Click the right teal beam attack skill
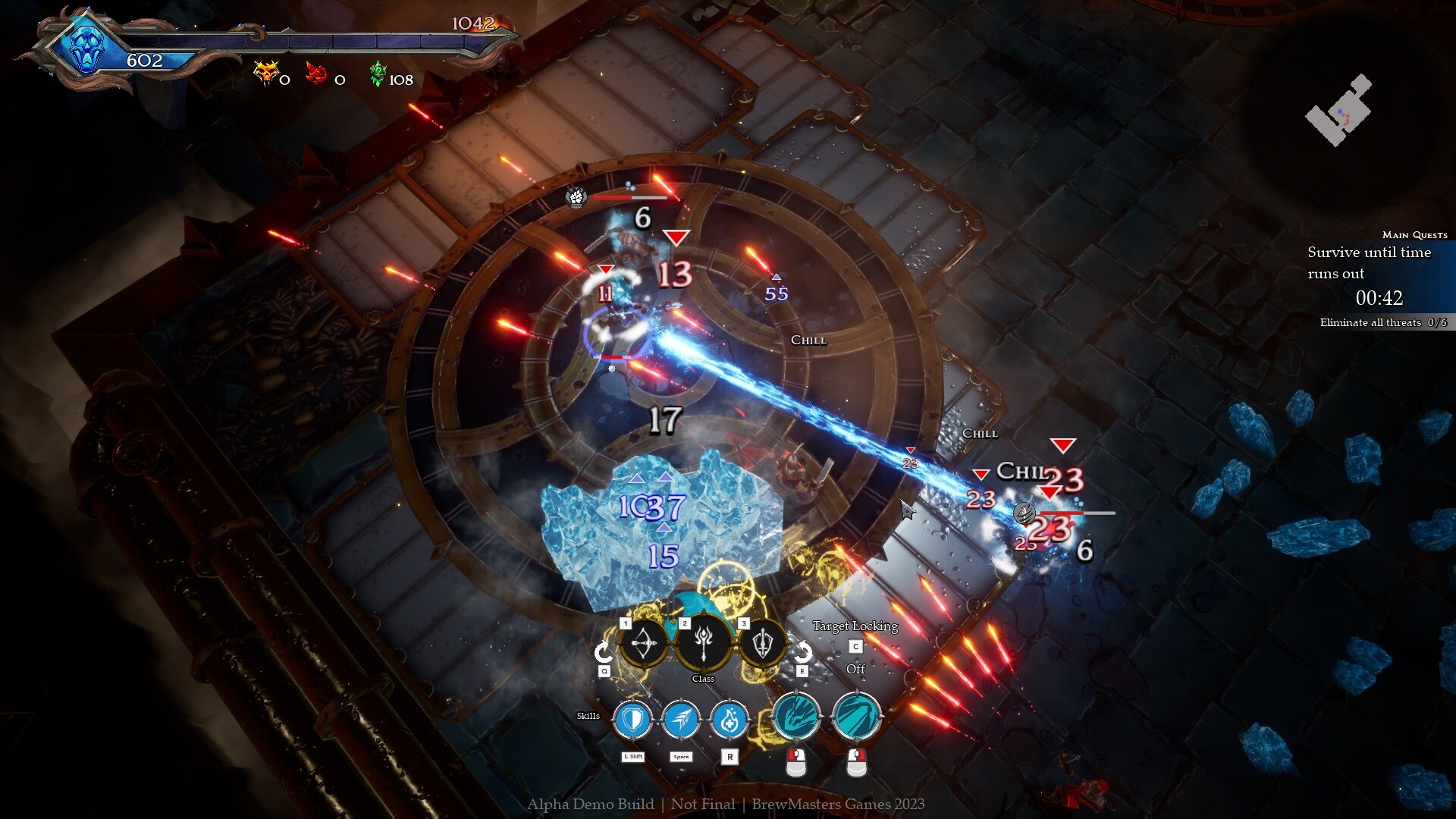The image size is (1456, 819). click(856, 717)
